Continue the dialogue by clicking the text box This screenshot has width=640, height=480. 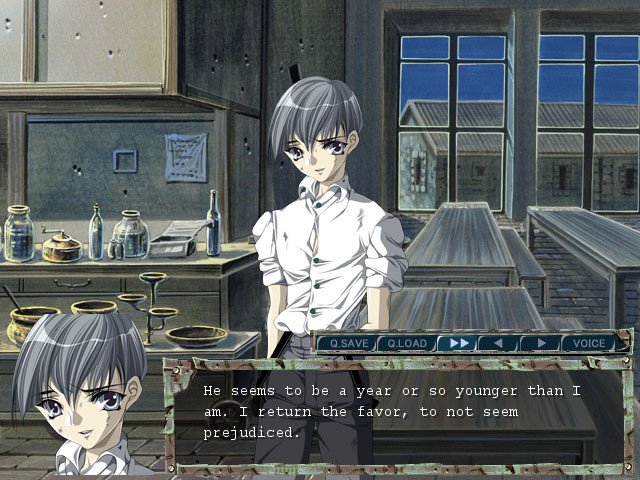pos(400,413)
